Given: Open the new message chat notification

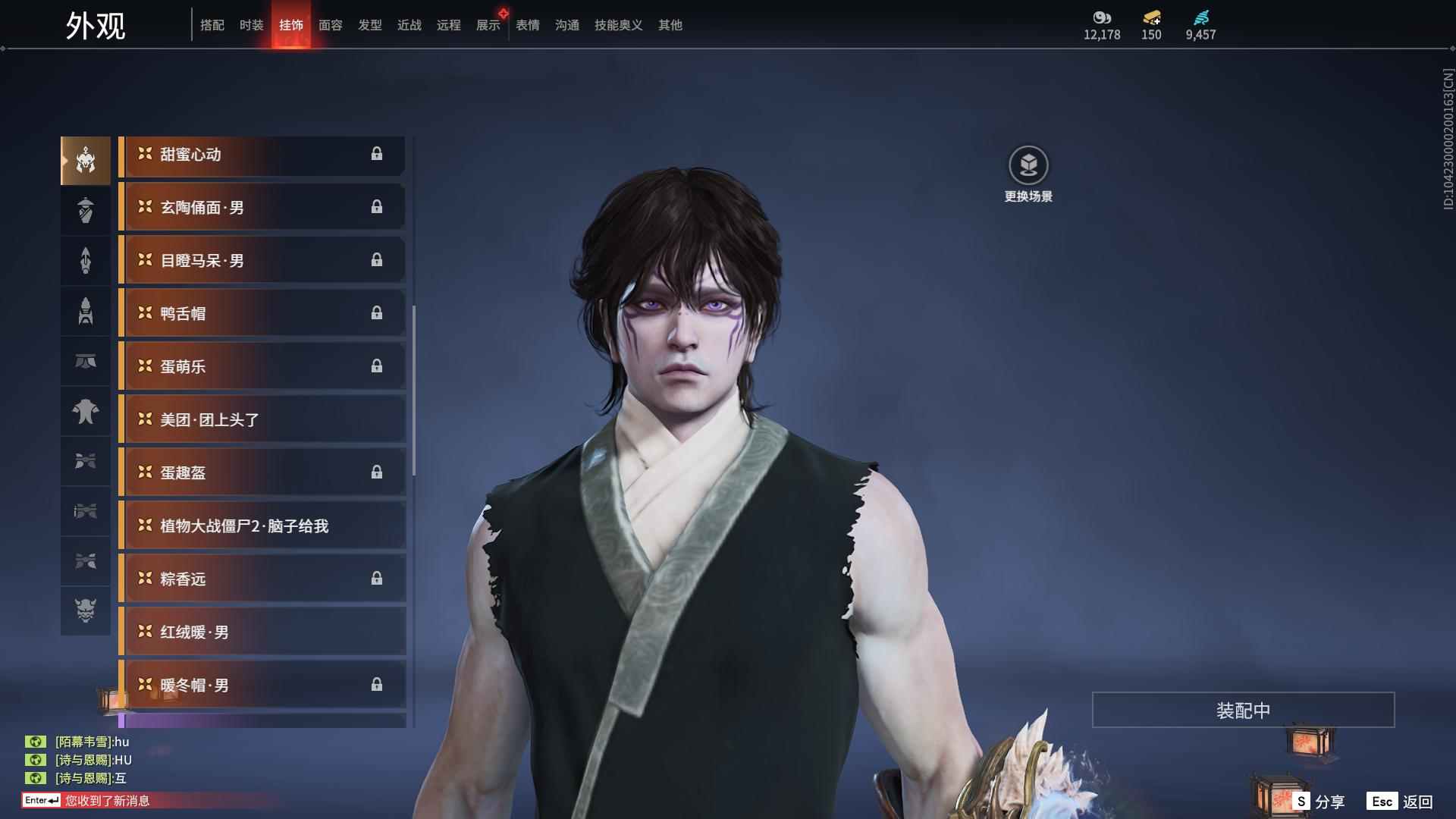Looking at the screenshot, I should [106, 801].
